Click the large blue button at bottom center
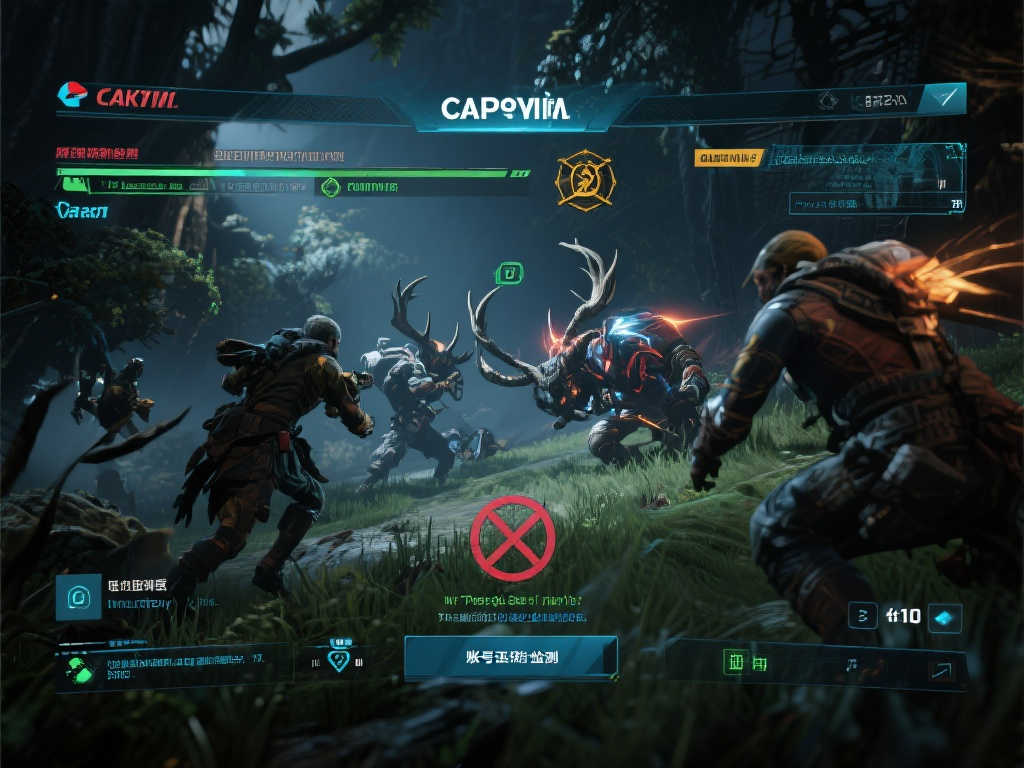The width and height of the screenshot is (1024, 768). [511, 658]
